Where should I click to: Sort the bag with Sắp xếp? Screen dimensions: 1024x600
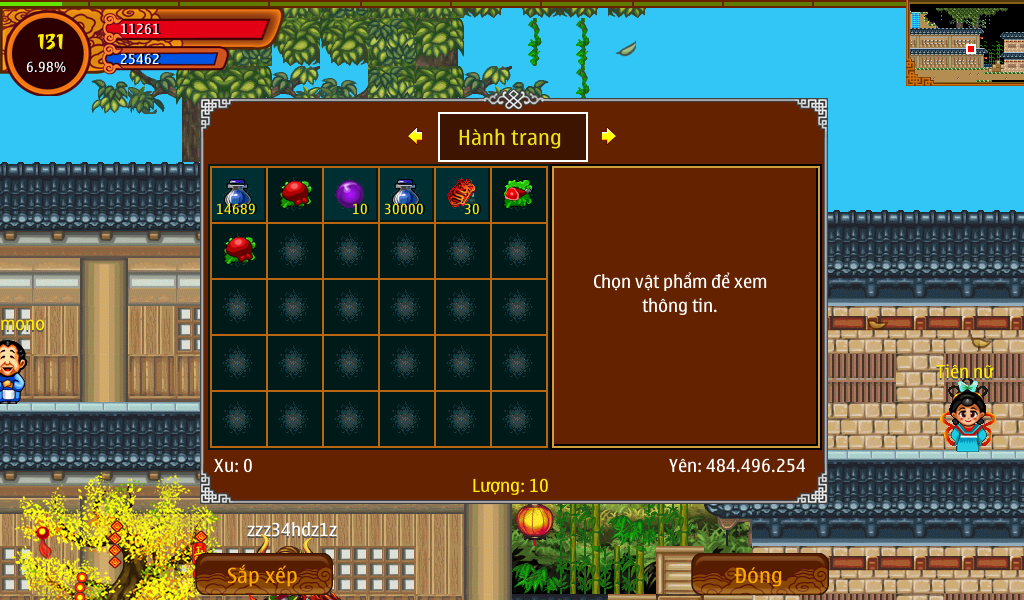click(263, 575)
